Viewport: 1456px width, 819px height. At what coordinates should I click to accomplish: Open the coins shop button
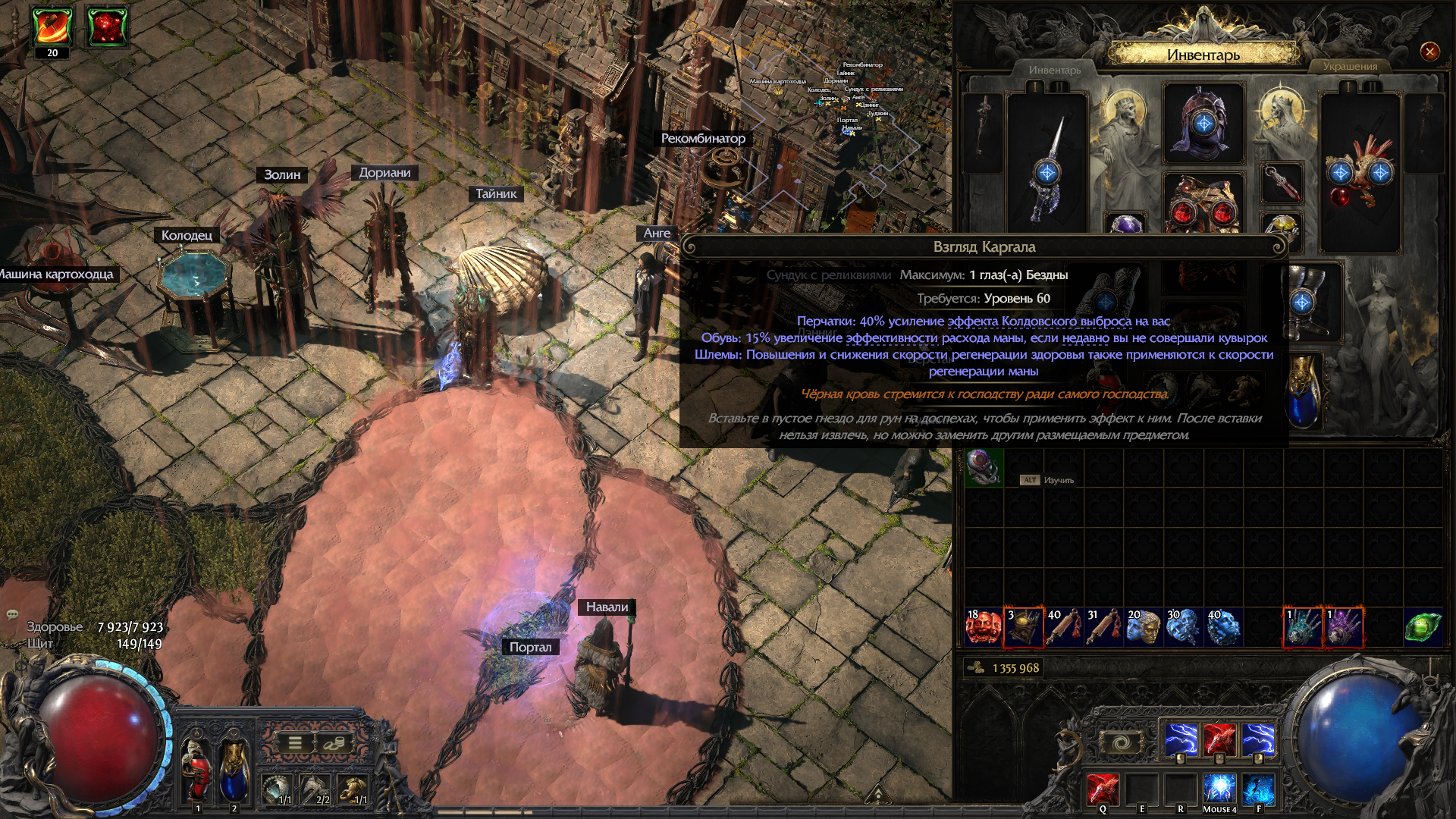tap(332, 743)
